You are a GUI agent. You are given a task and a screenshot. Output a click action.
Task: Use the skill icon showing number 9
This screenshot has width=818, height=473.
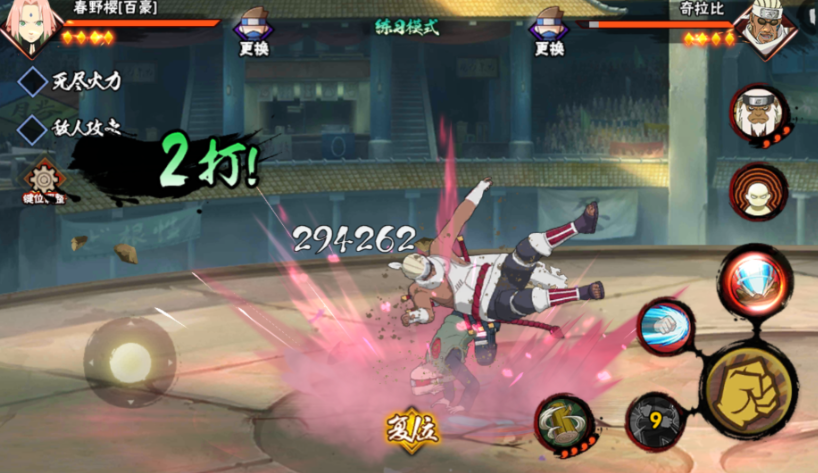pyautogui.click(x=655, y=421)
